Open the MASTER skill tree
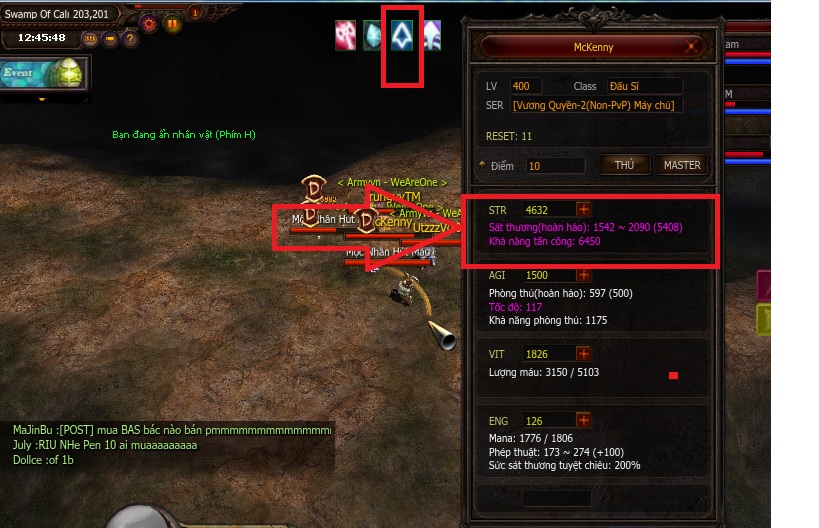The width and height of the screenshot is (819, 528). click(682, 165)
